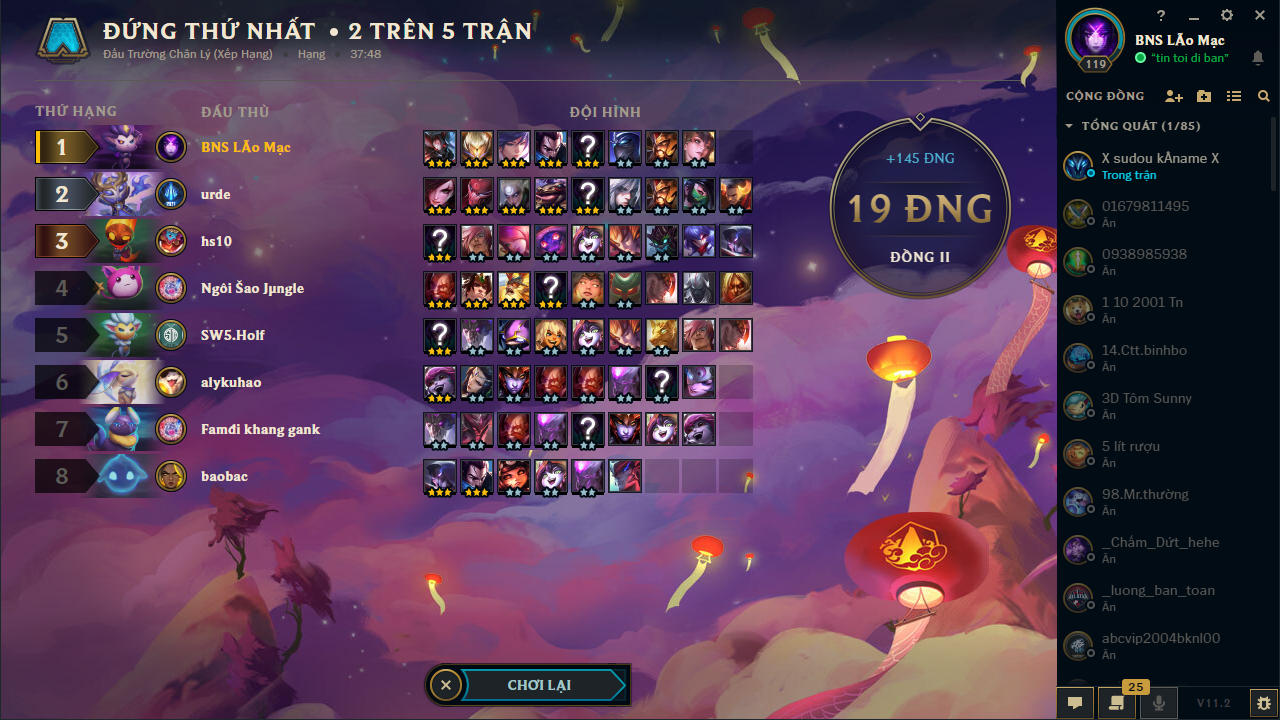This screenshot has width=1280, height=720.
Task: Click CHƠI LẠI to play again
Action: (x=540, y=685)
